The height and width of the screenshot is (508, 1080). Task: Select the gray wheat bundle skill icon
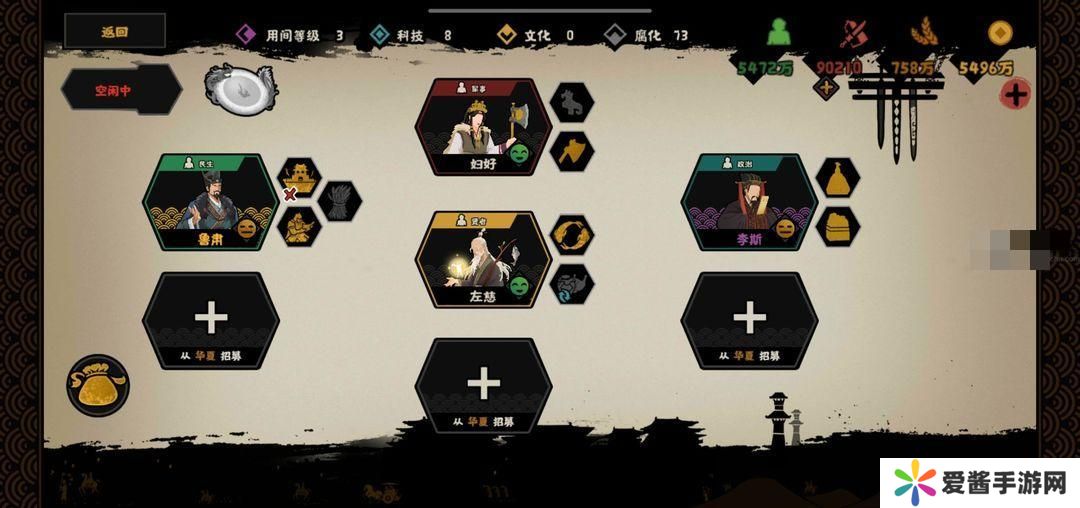(x=340, y=201)
